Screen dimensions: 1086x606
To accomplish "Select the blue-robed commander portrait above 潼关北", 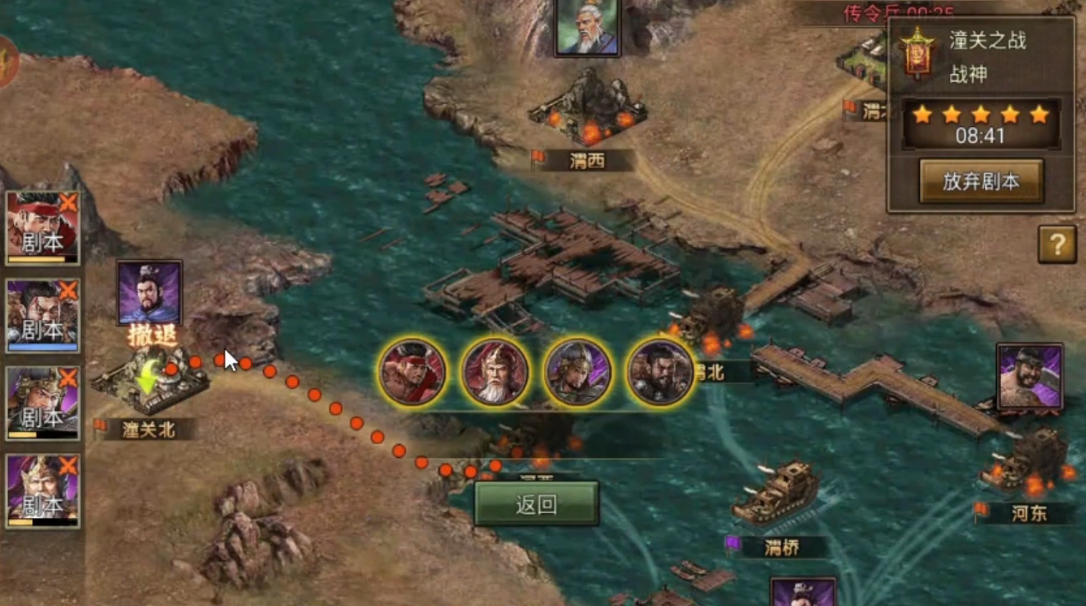I will click(149, 293).
